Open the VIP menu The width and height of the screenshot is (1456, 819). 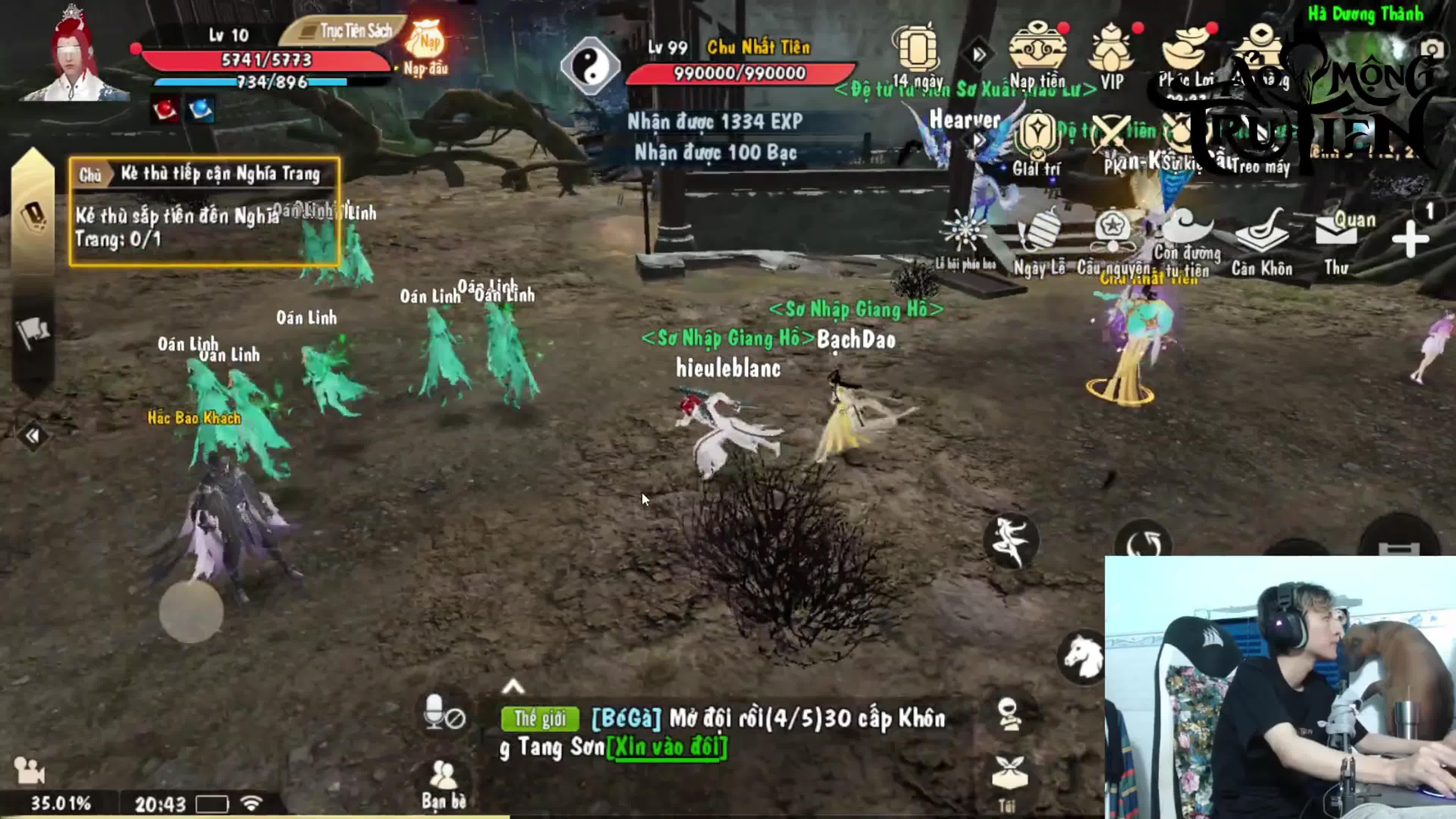pyautogui.click(x=1111, y=54)
